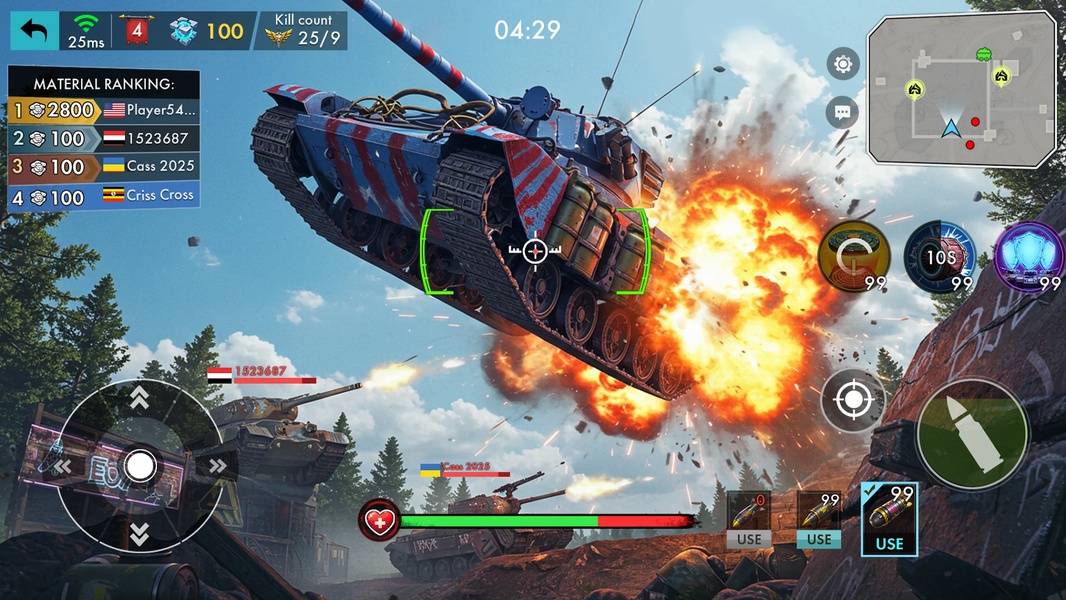1066x600 pixels.
Task: Tap the joystick's down arrows
Action: (140, 534)
